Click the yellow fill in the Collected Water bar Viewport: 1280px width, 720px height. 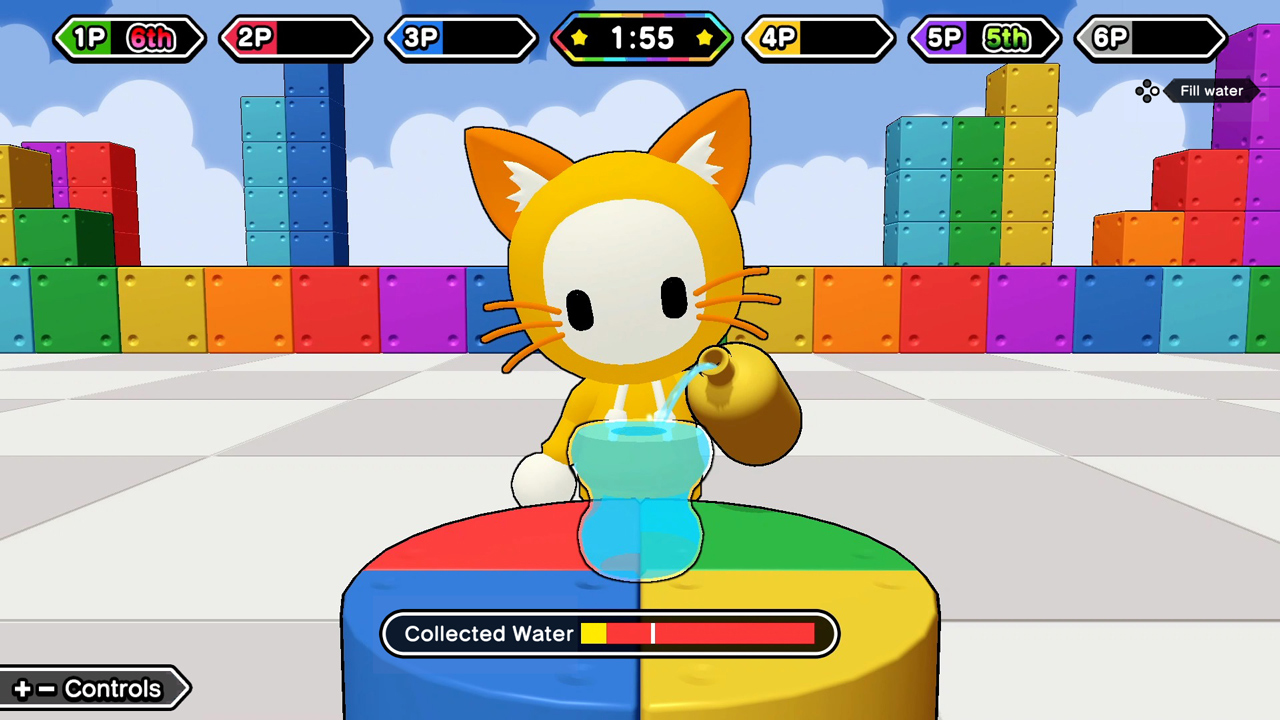[595, 633]
